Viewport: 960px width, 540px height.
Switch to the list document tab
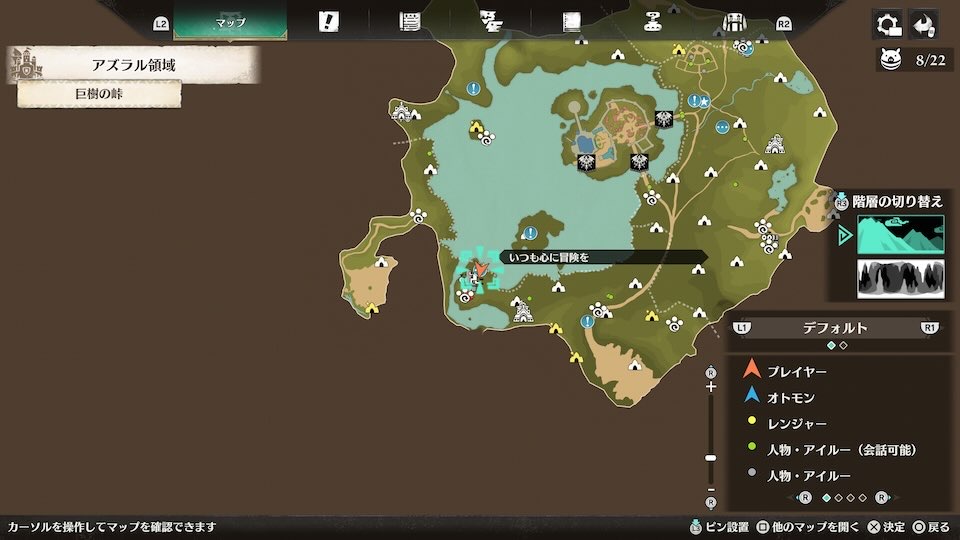pos(409,22)
